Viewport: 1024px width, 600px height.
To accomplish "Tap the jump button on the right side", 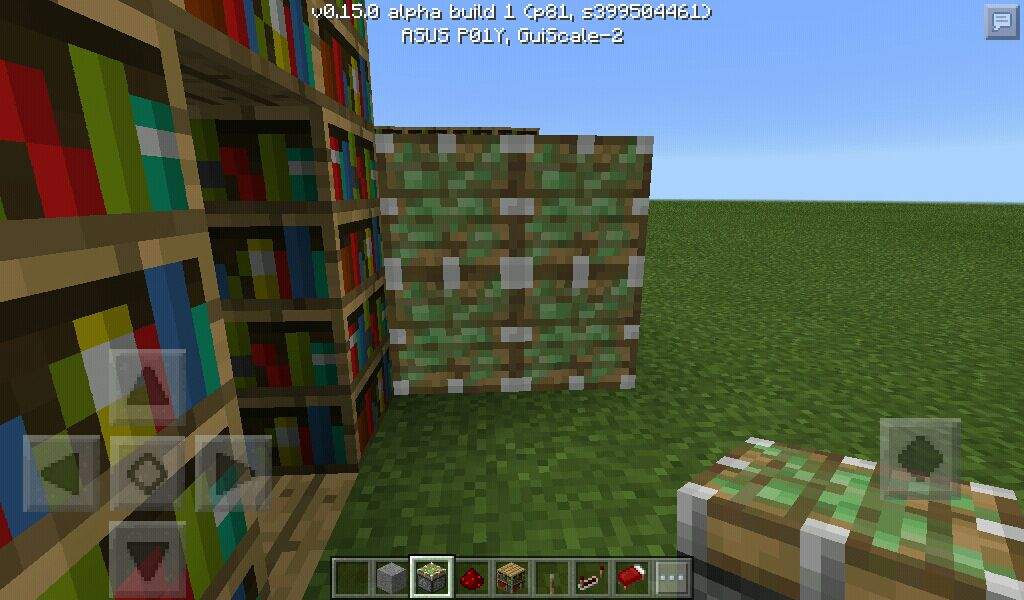I will [x=920, y=458].
